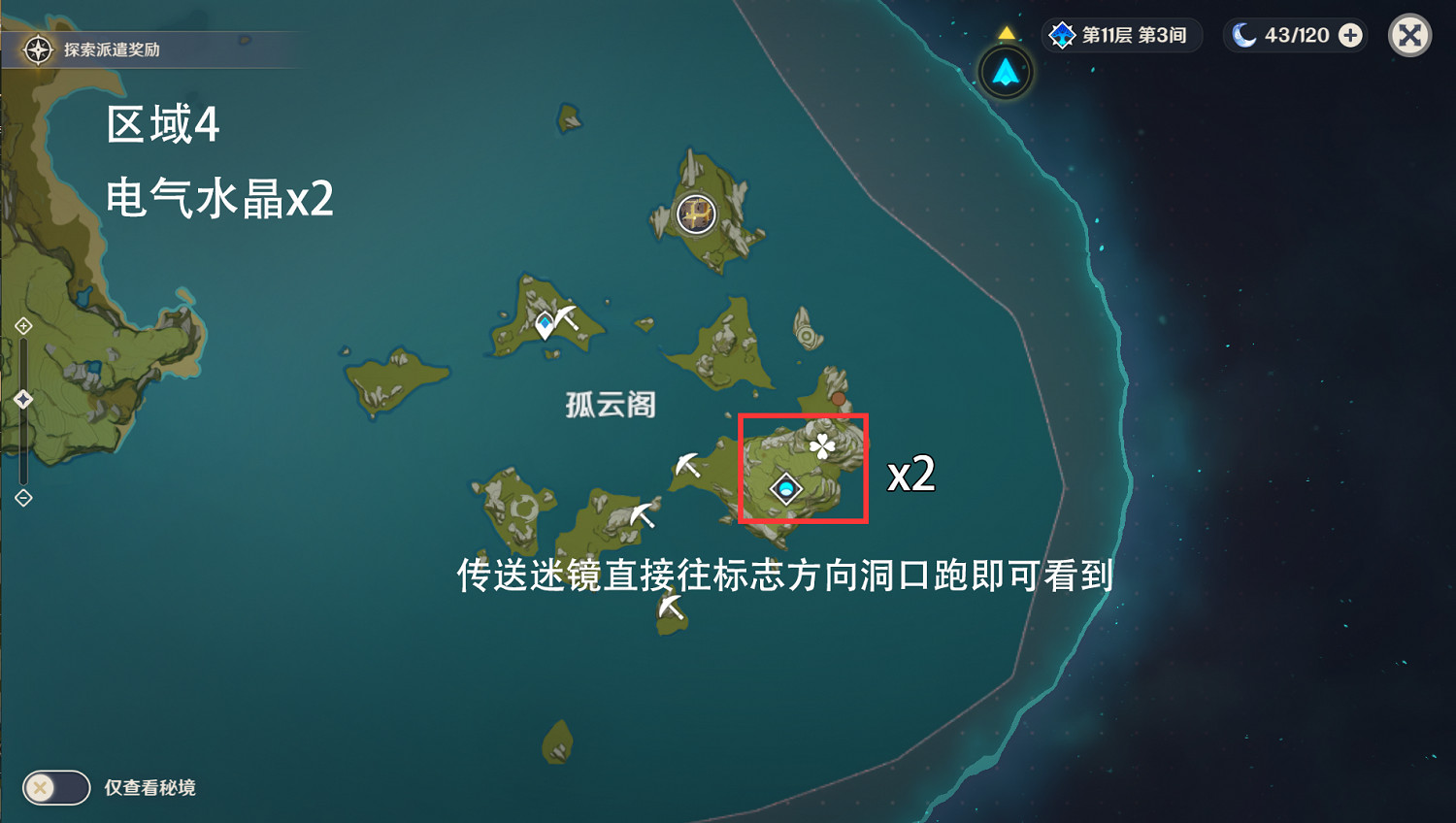Click the Spiral Abyss floor indicator icon
This screenshot has height=823, width=1456.
1063,35
